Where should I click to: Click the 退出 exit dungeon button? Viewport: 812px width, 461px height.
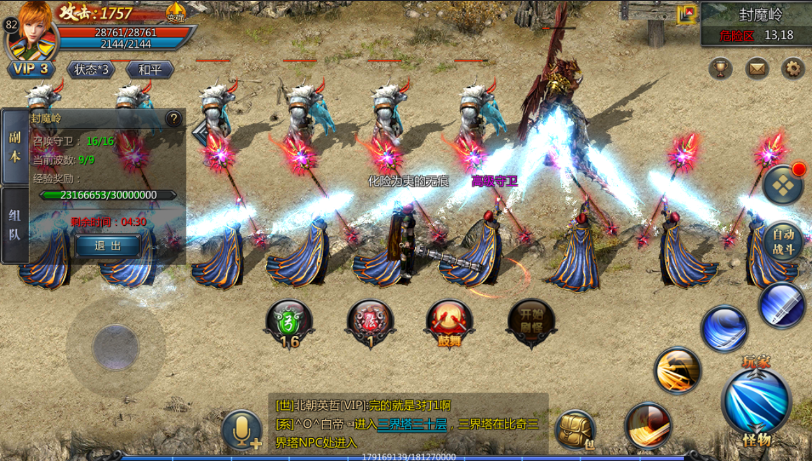click(x=107, y=246)
